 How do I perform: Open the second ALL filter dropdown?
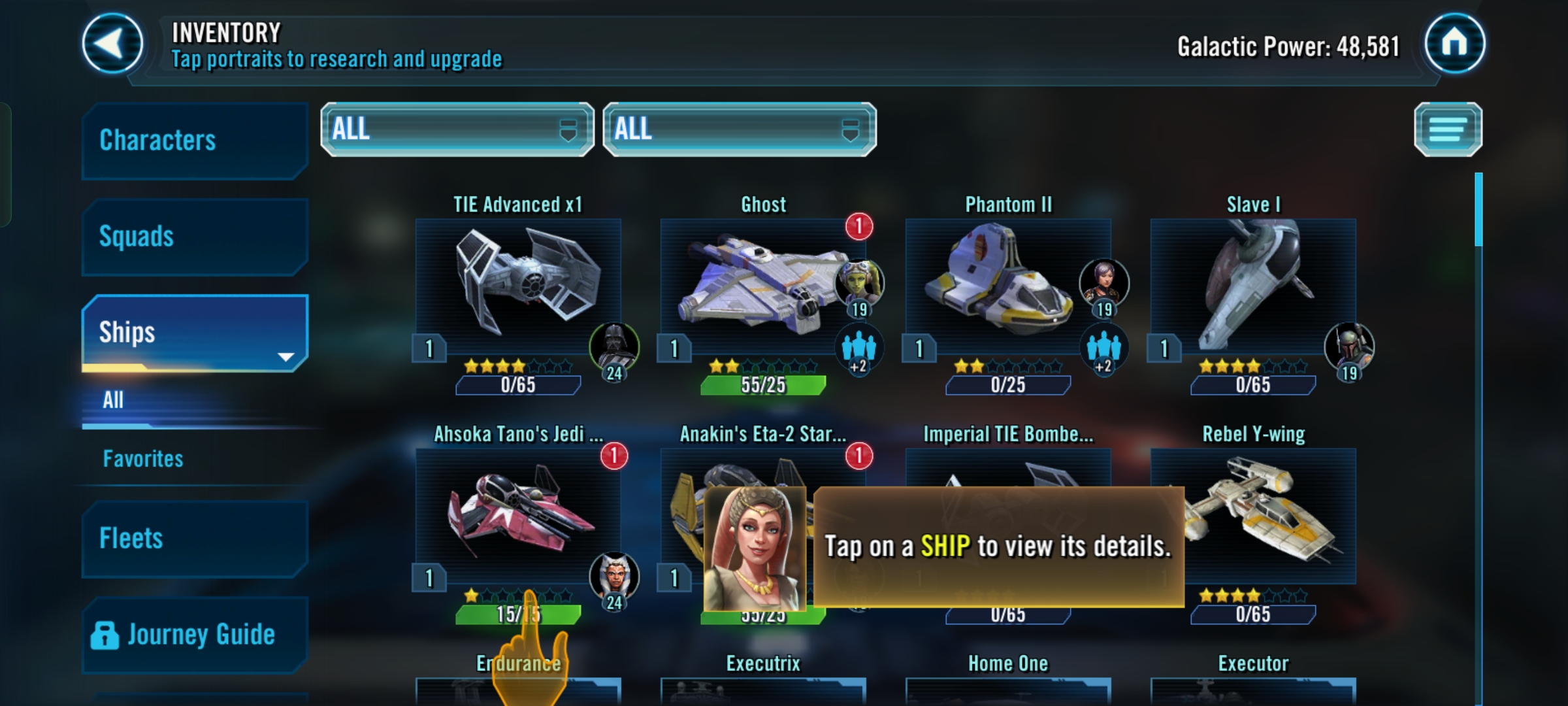pyautogui.click(x=739, y=129)
